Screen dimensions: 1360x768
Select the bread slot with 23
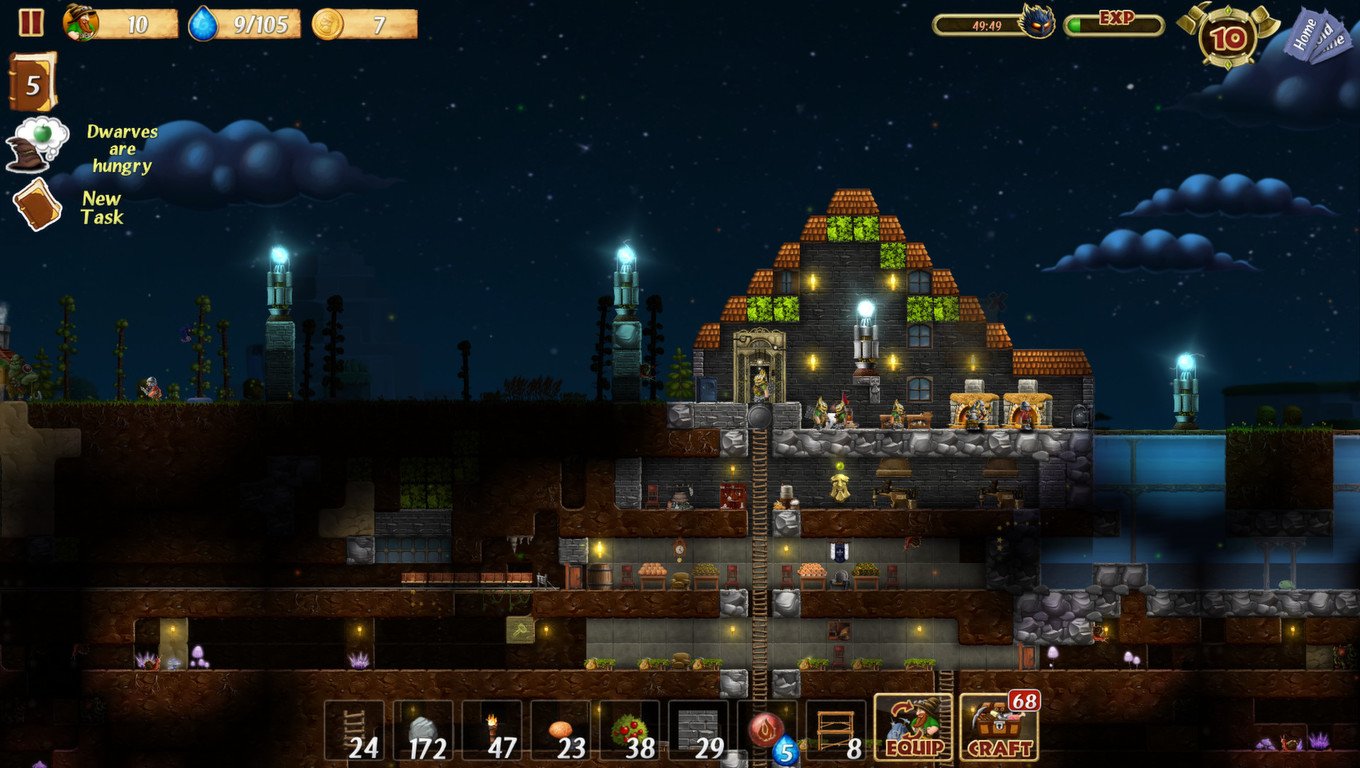(x=560, y=730)
